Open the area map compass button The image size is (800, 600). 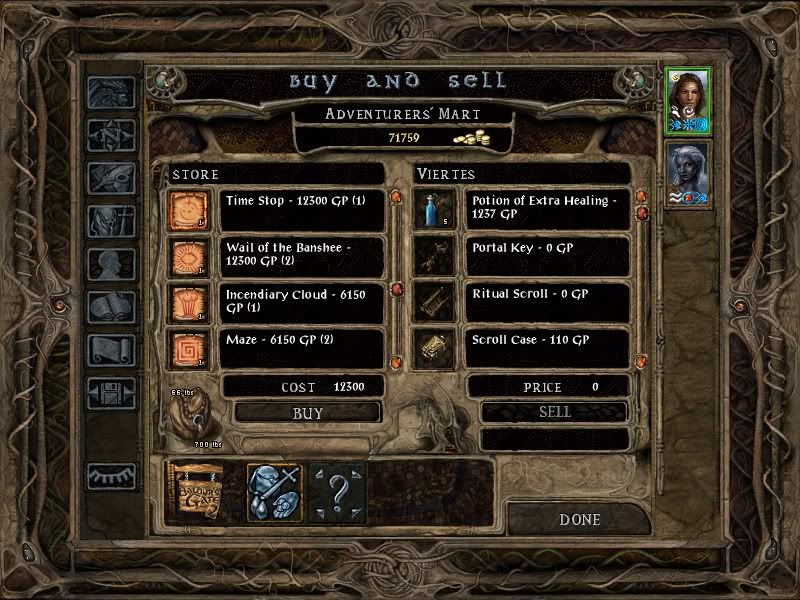point(110,135)
